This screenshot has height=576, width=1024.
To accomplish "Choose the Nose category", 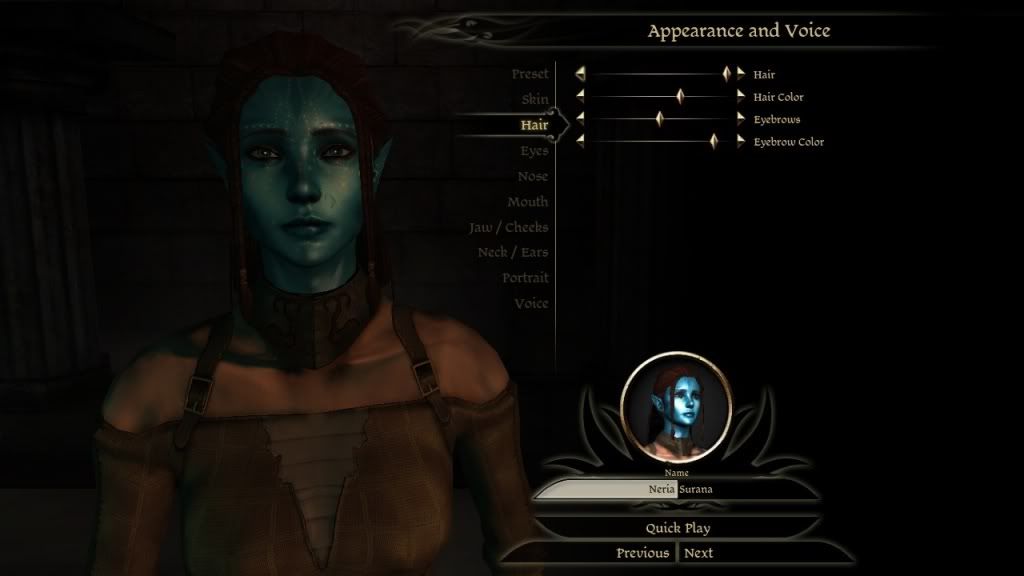I will point(532,176).
